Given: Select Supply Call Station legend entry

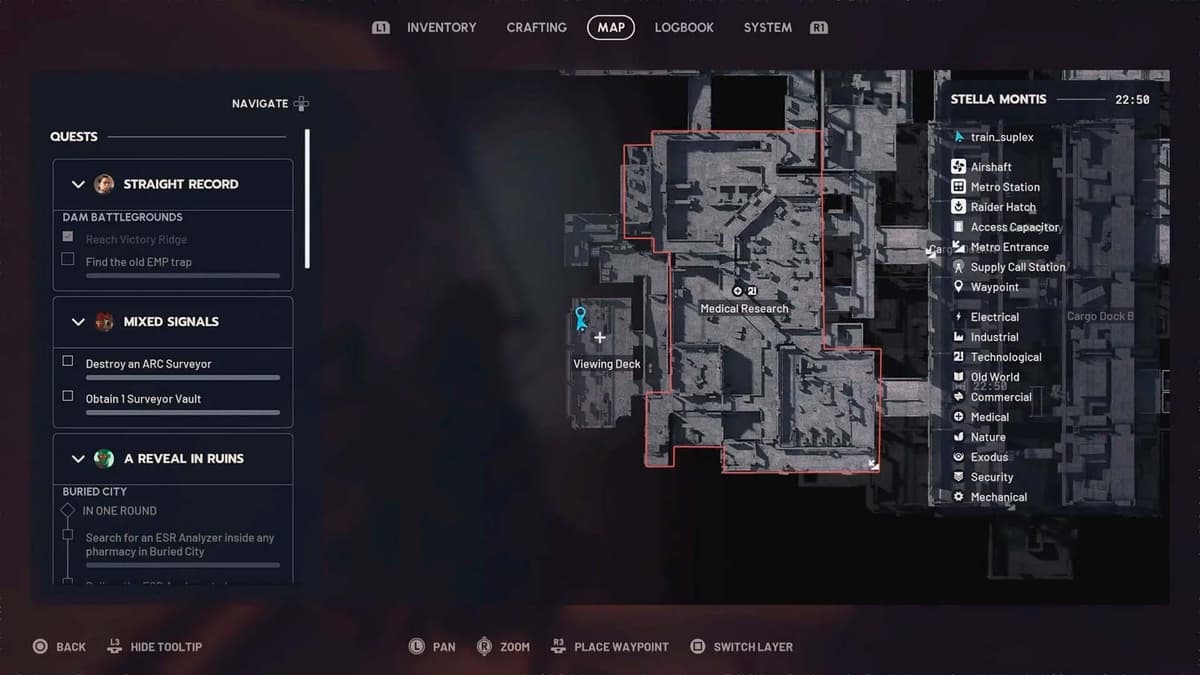Looking at the screenshot, I should (1017, 267).
